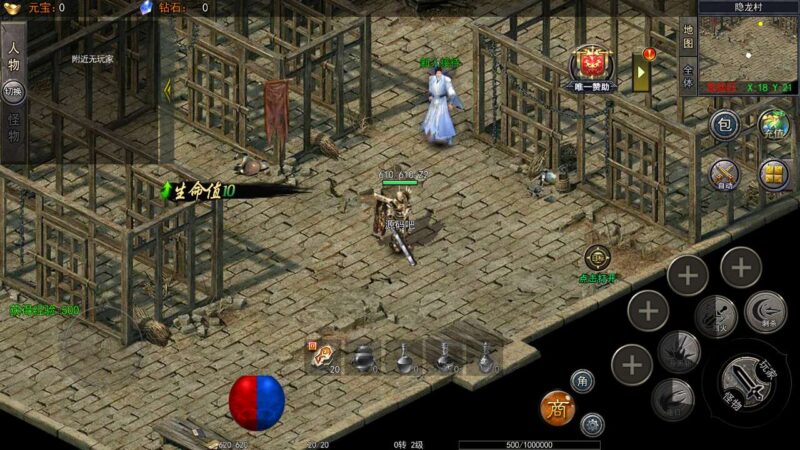Activate the 刺杀 thrust skill

click(765, 311)
